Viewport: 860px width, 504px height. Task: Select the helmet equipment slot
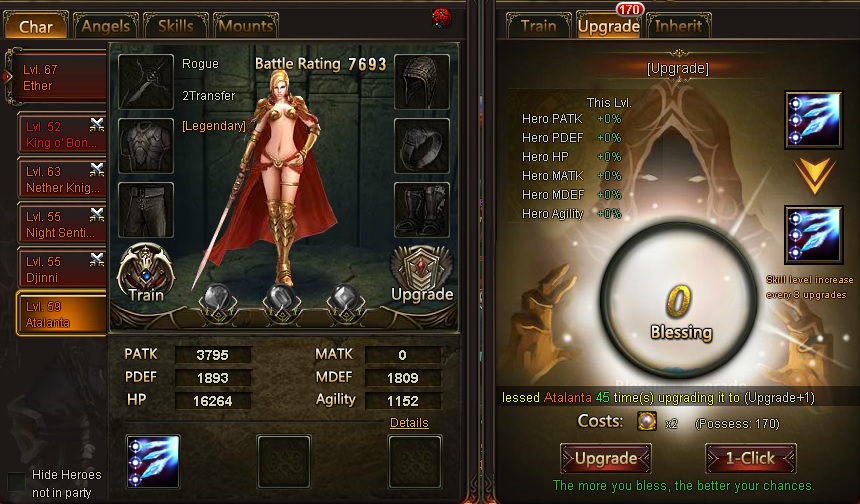421,81
